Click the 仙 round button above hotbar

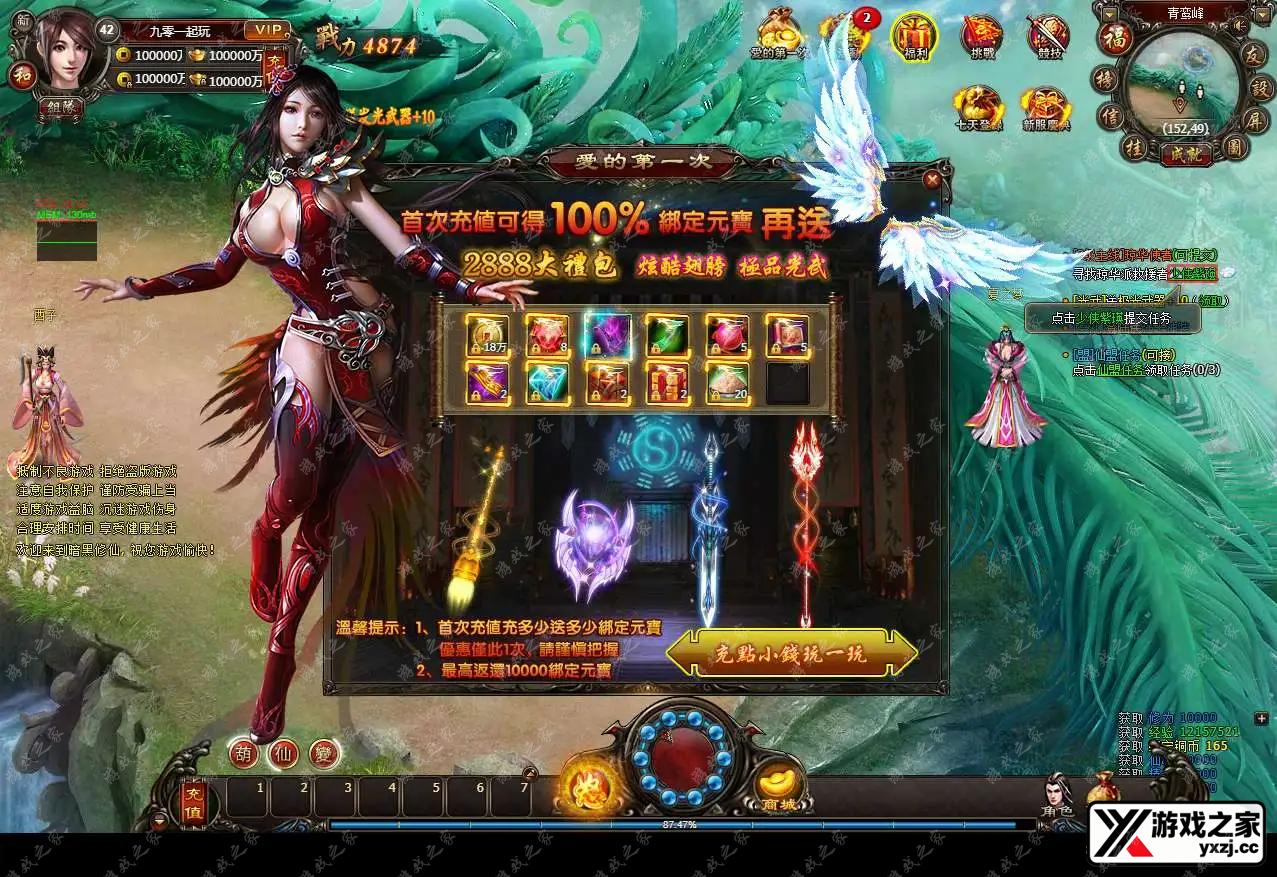coord(284,752)
